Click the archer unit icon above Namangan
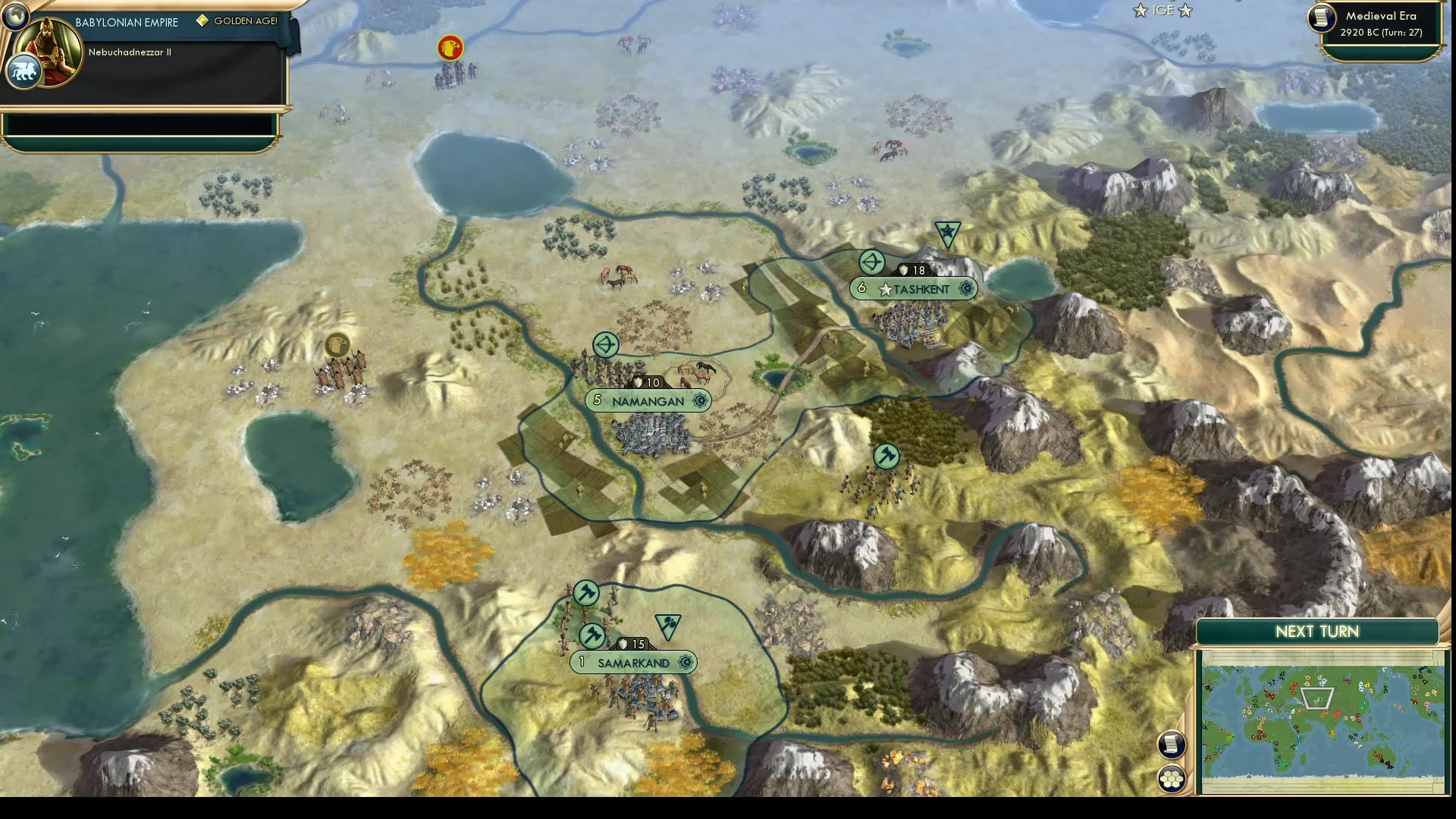The height and width of the screenshot is (819, 1456). coord(607,345)
